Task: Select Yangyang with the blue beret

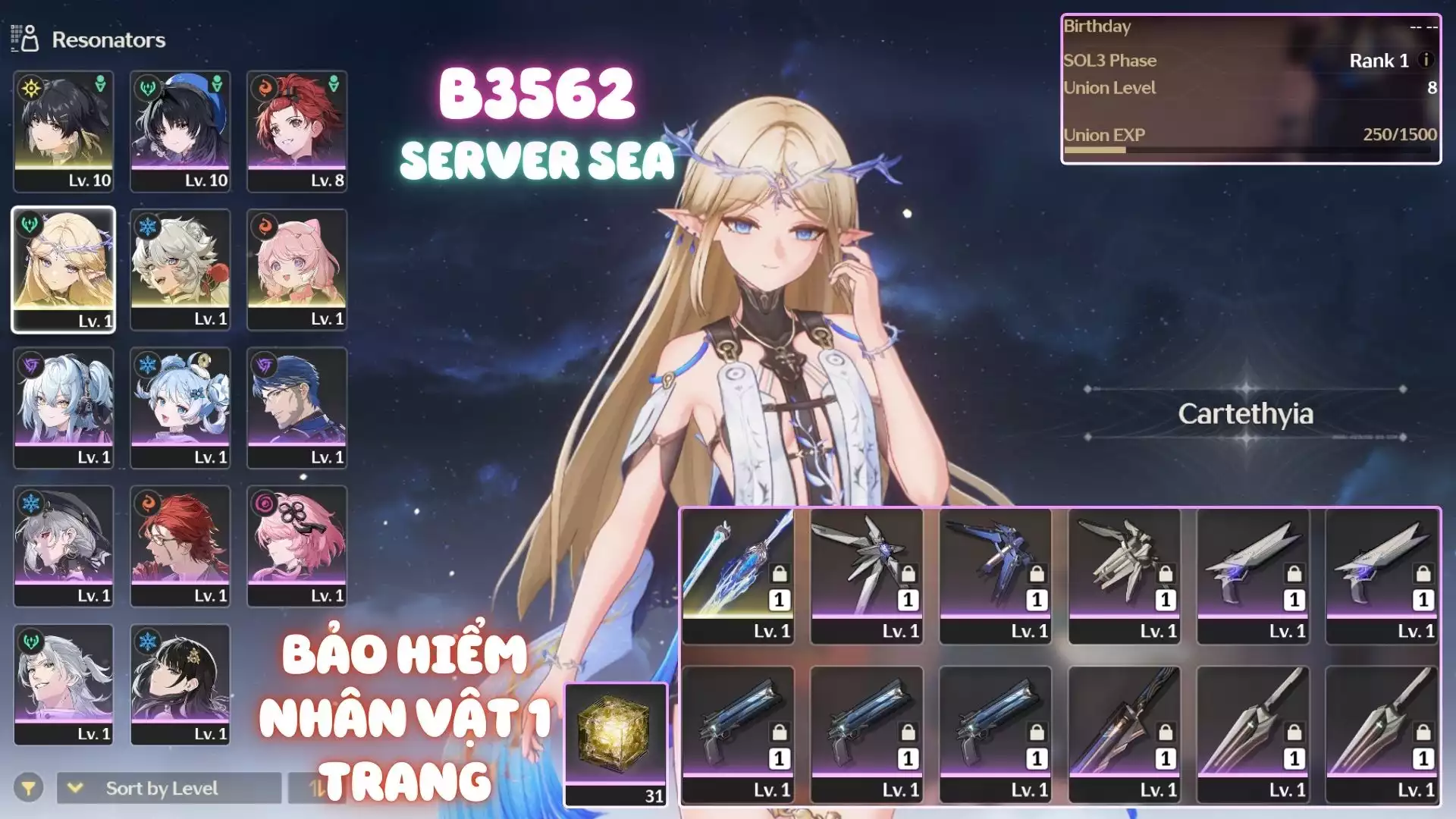Action: [x=180, y=130]
